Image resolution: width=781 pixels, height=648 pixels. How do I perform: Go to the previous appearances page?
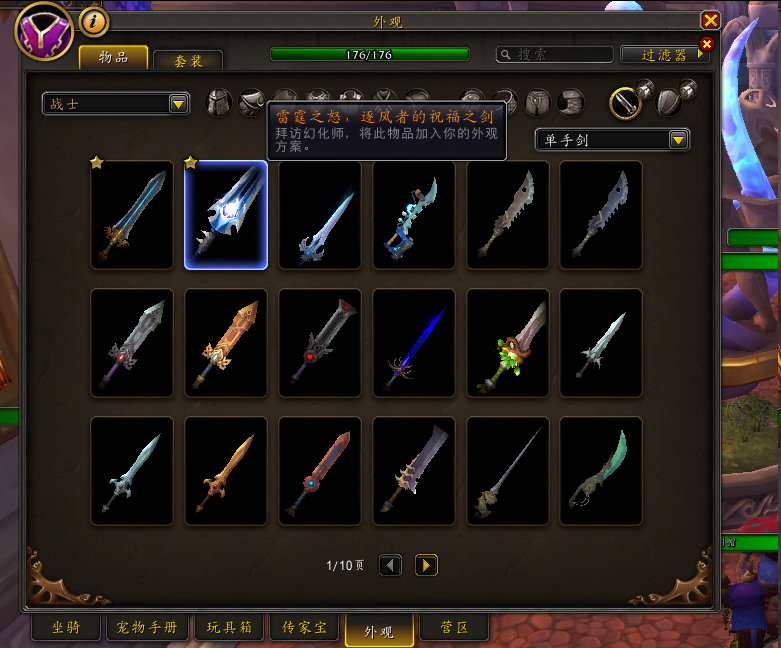coord(391,566)
